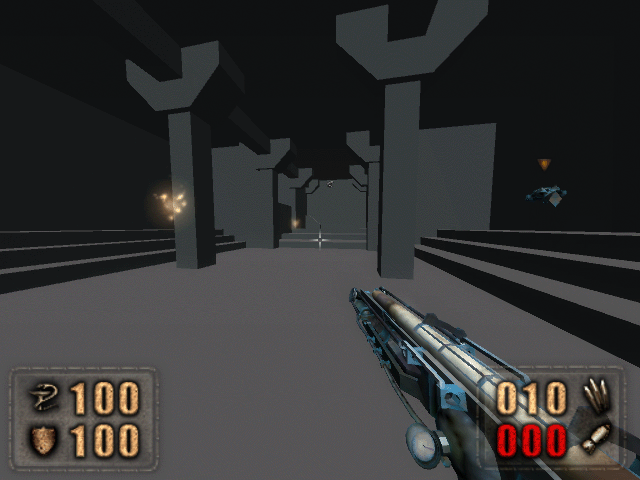Image resolution: width=640 pixels, height=480 pixels.
Task: Select the single bullet icon
Action: tap(598, 439)
